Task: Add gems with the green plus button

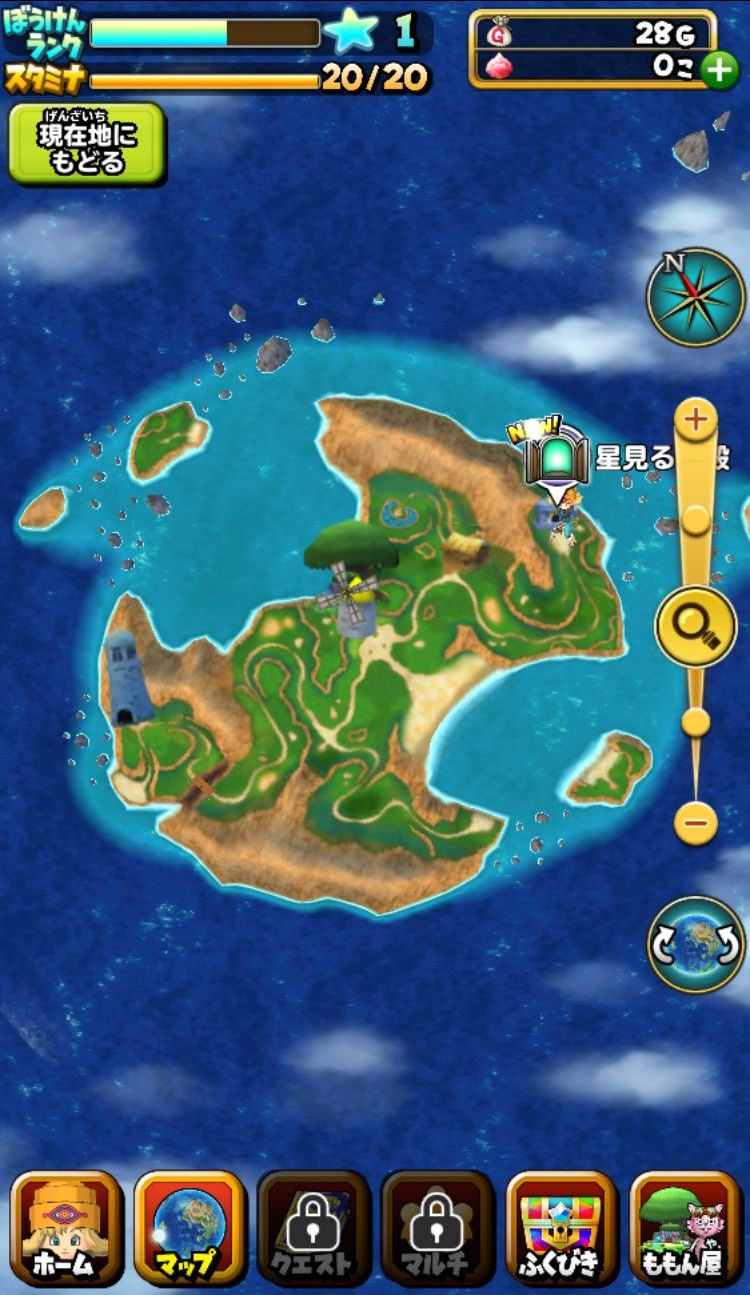Action: (719, 70)
